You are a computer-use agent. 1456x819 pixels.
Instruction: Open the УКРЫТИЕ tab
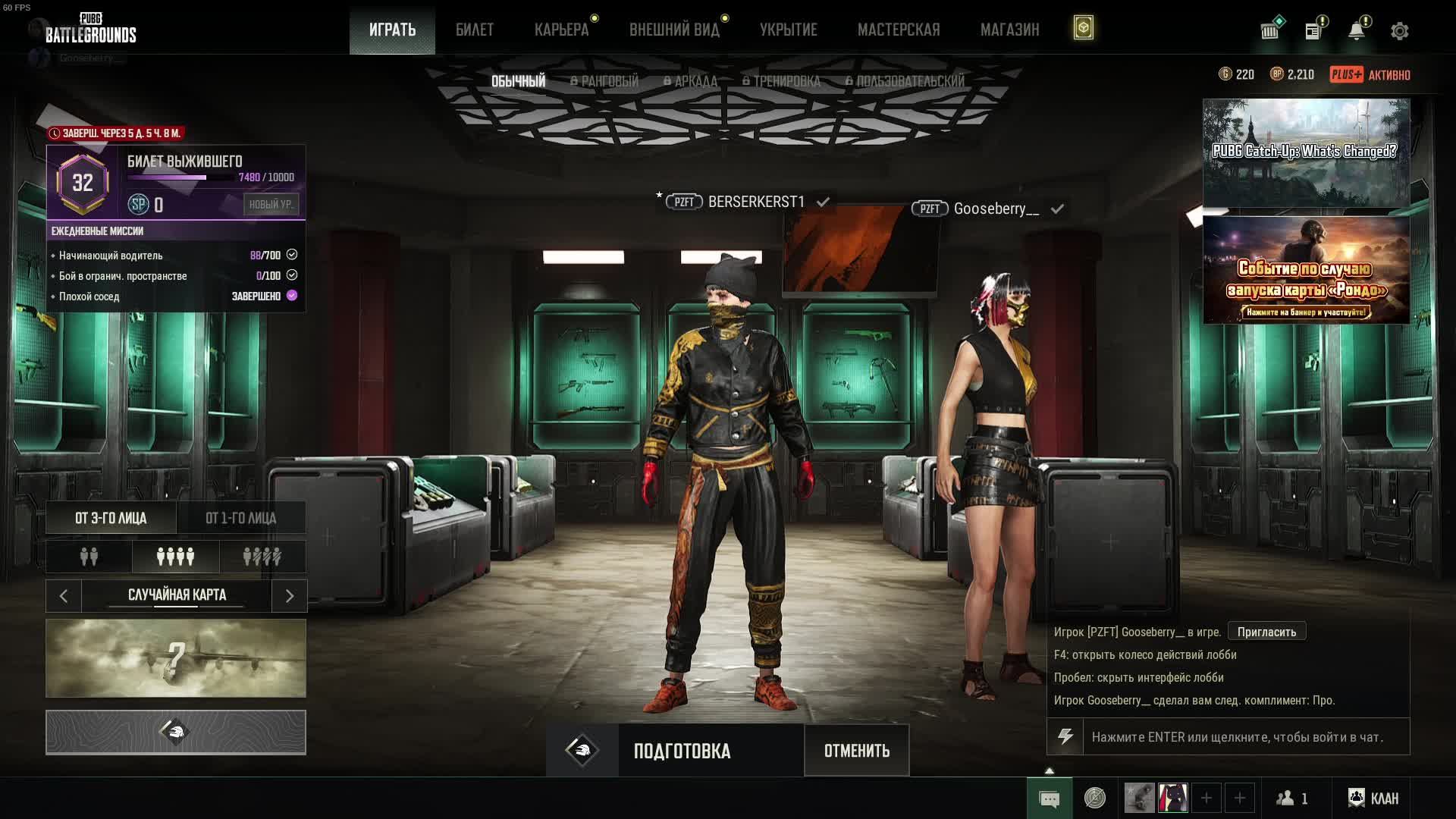[789, 30]
